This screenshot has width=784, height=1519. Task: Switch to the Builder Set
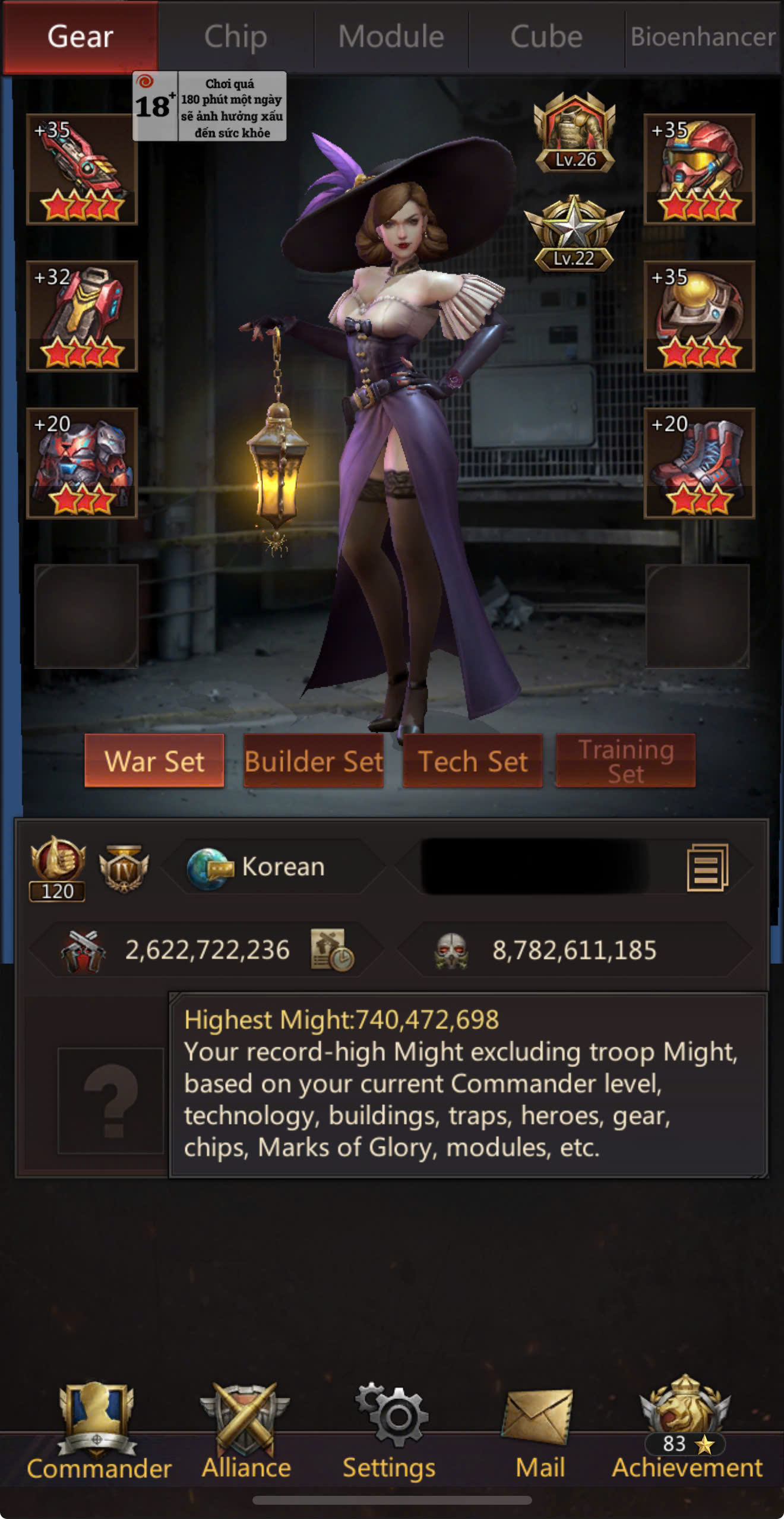pyautogui.click(x=314, y=761)
